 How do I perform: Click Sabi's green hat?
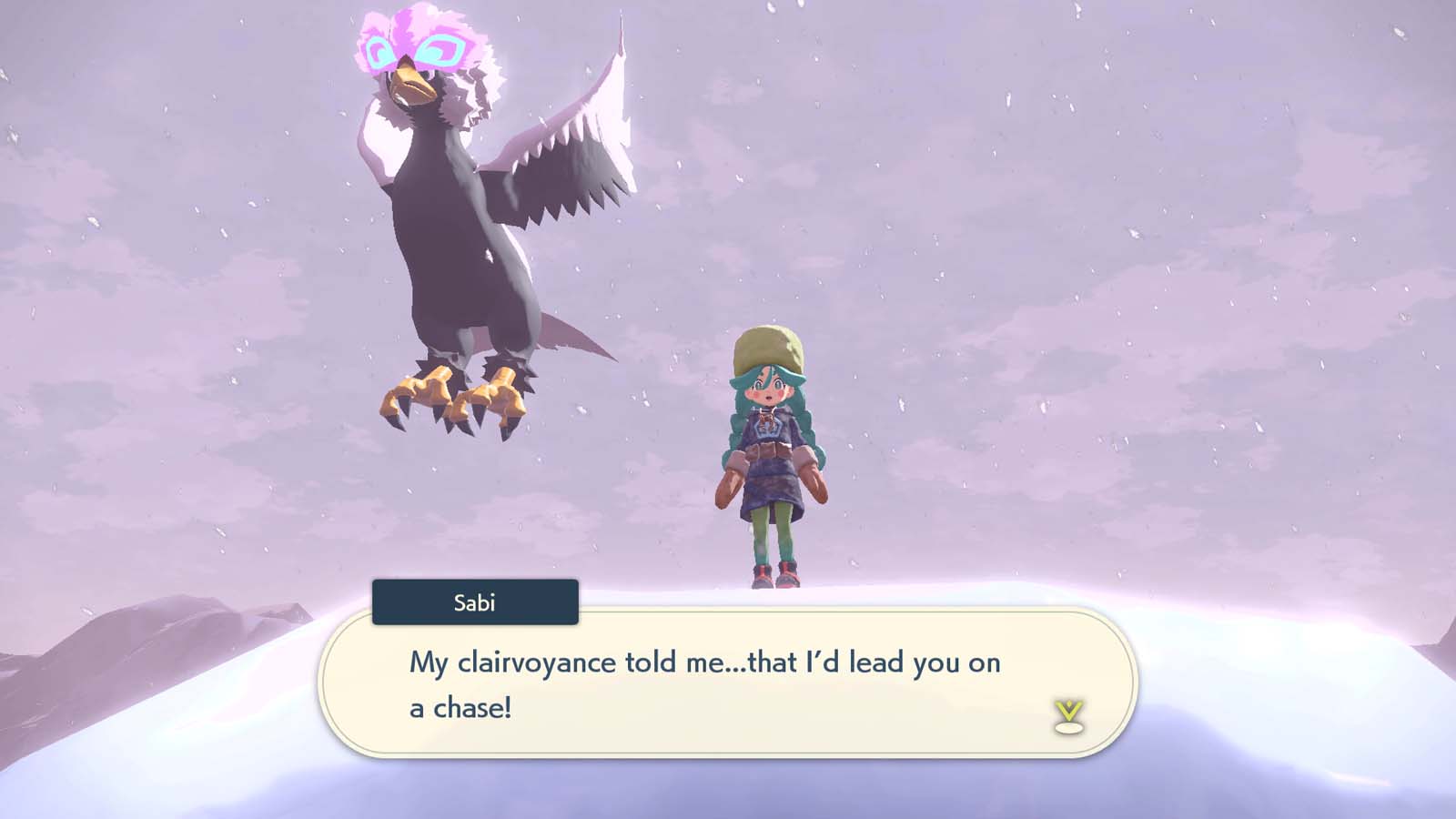pyautogui.click(x=767, y=348)
